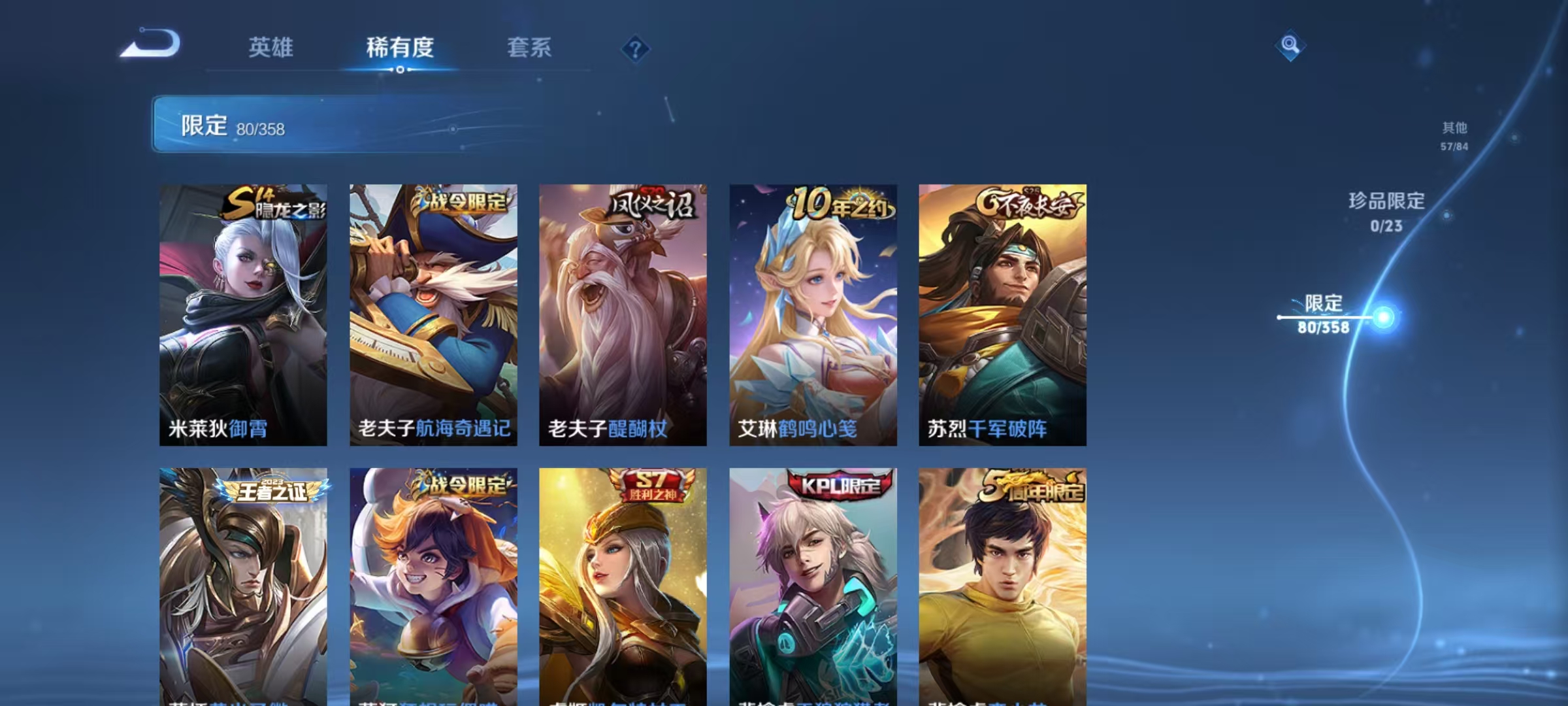This screenshot has width=1568, height=706.
Task: Select the 稀有度 tab
Action: [400, 48]
